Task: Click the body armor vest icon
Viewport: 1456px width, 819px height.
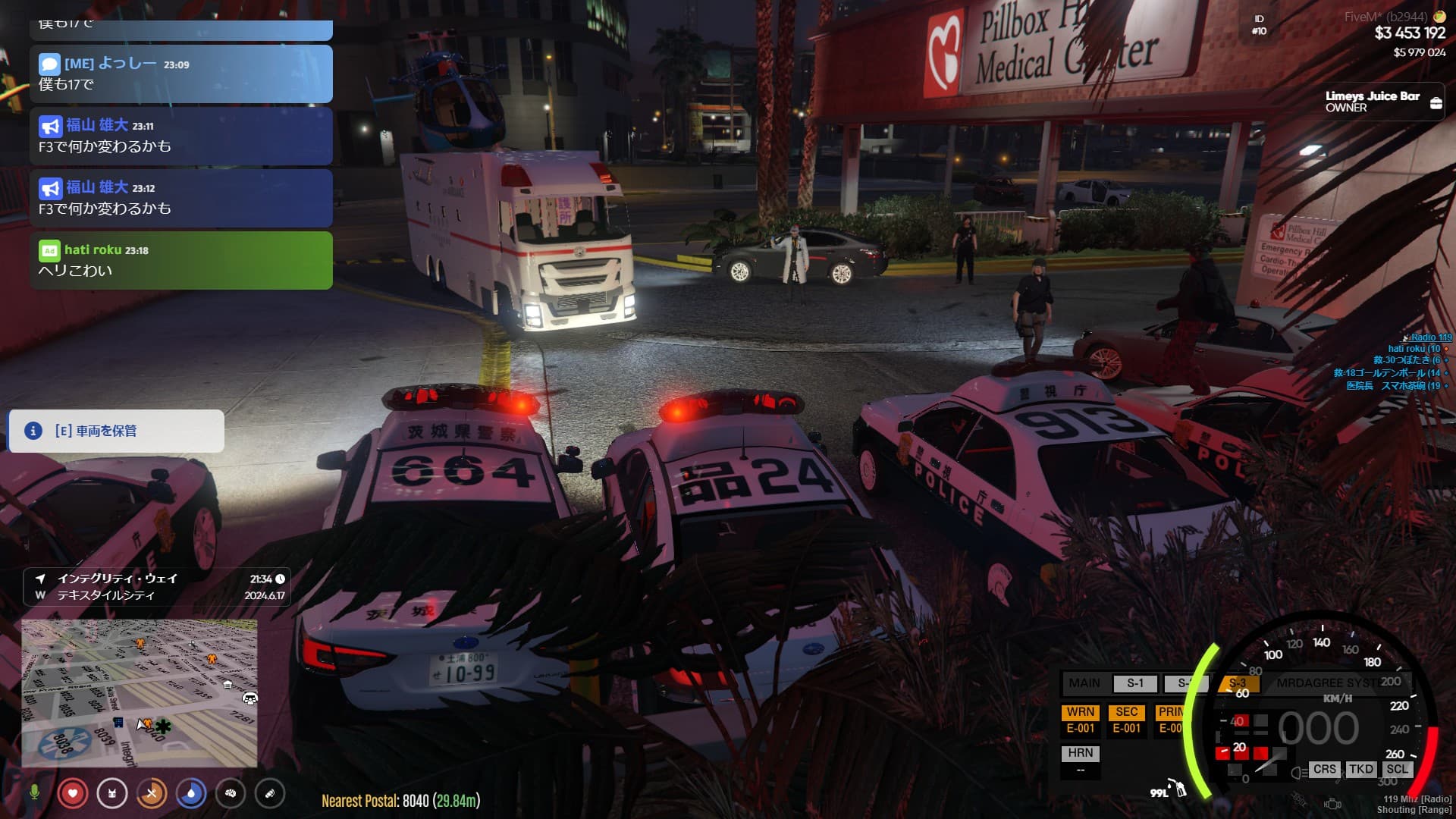Action: coord(112,793)
